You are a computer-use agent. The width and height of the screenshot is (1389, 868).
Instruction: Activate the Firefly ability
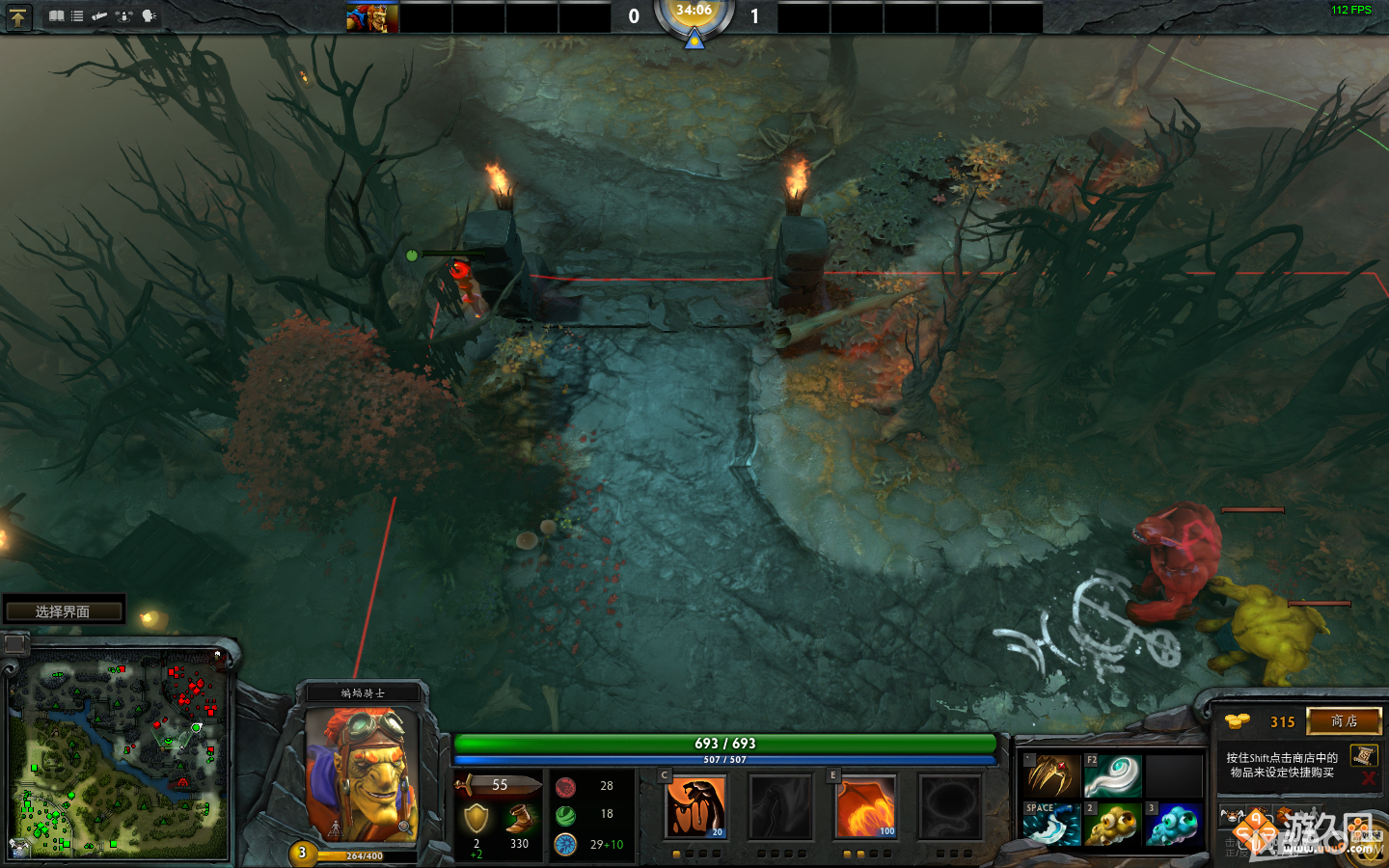(865, 807)
